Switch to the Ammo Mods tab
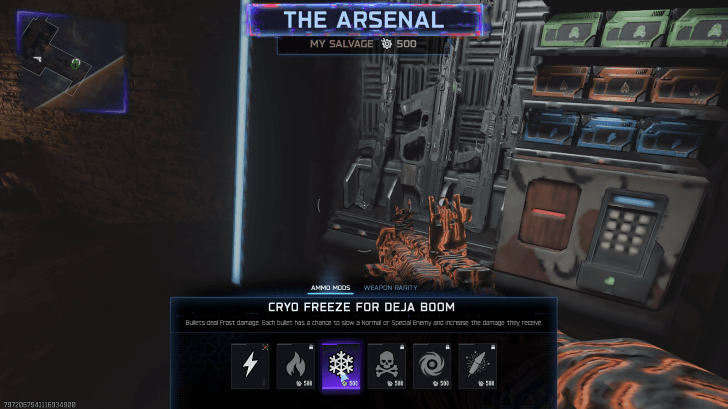 pos(327,287)
